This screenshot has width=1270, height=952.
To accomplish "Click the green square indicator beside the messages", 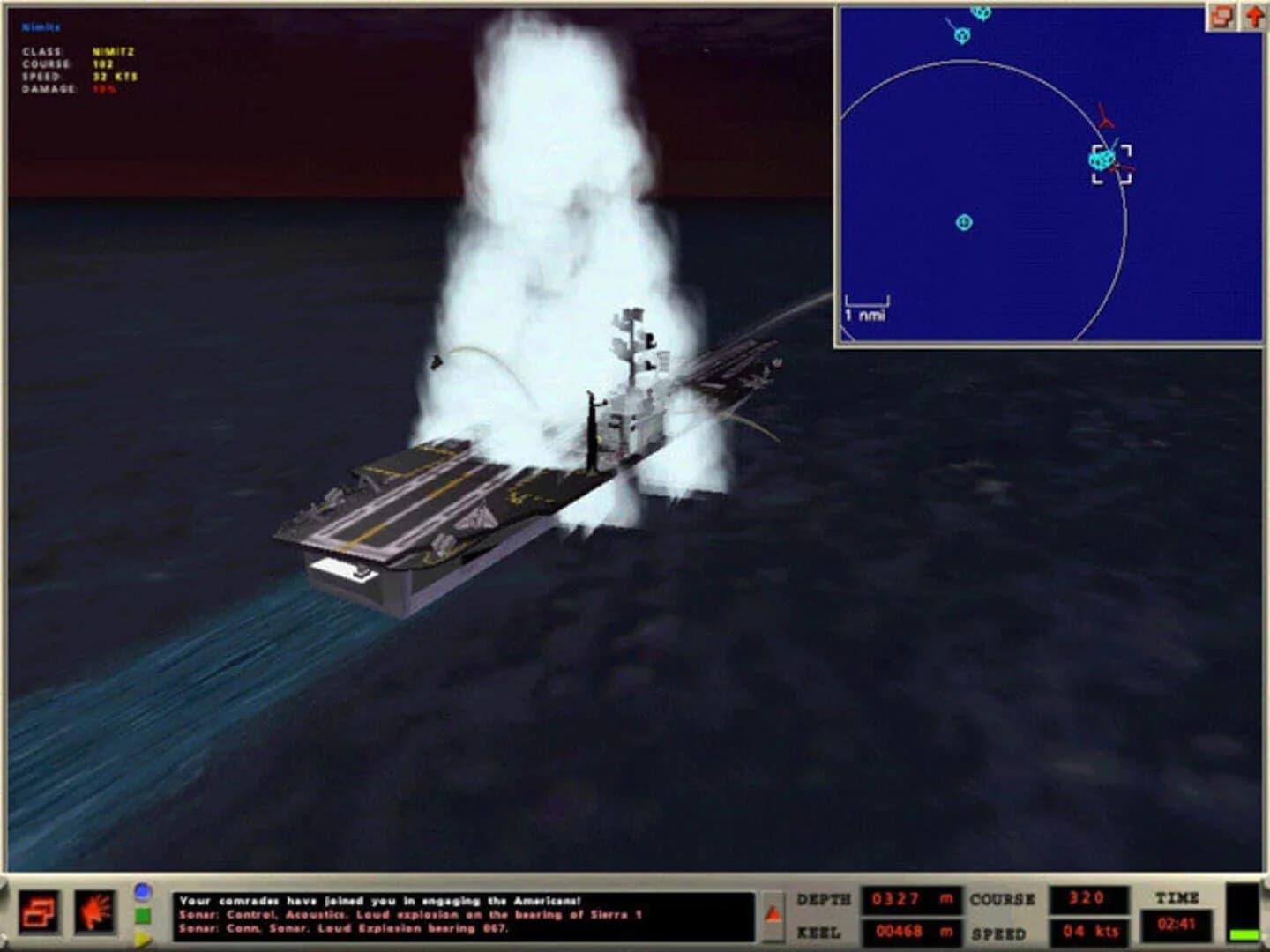I will 141,913.
